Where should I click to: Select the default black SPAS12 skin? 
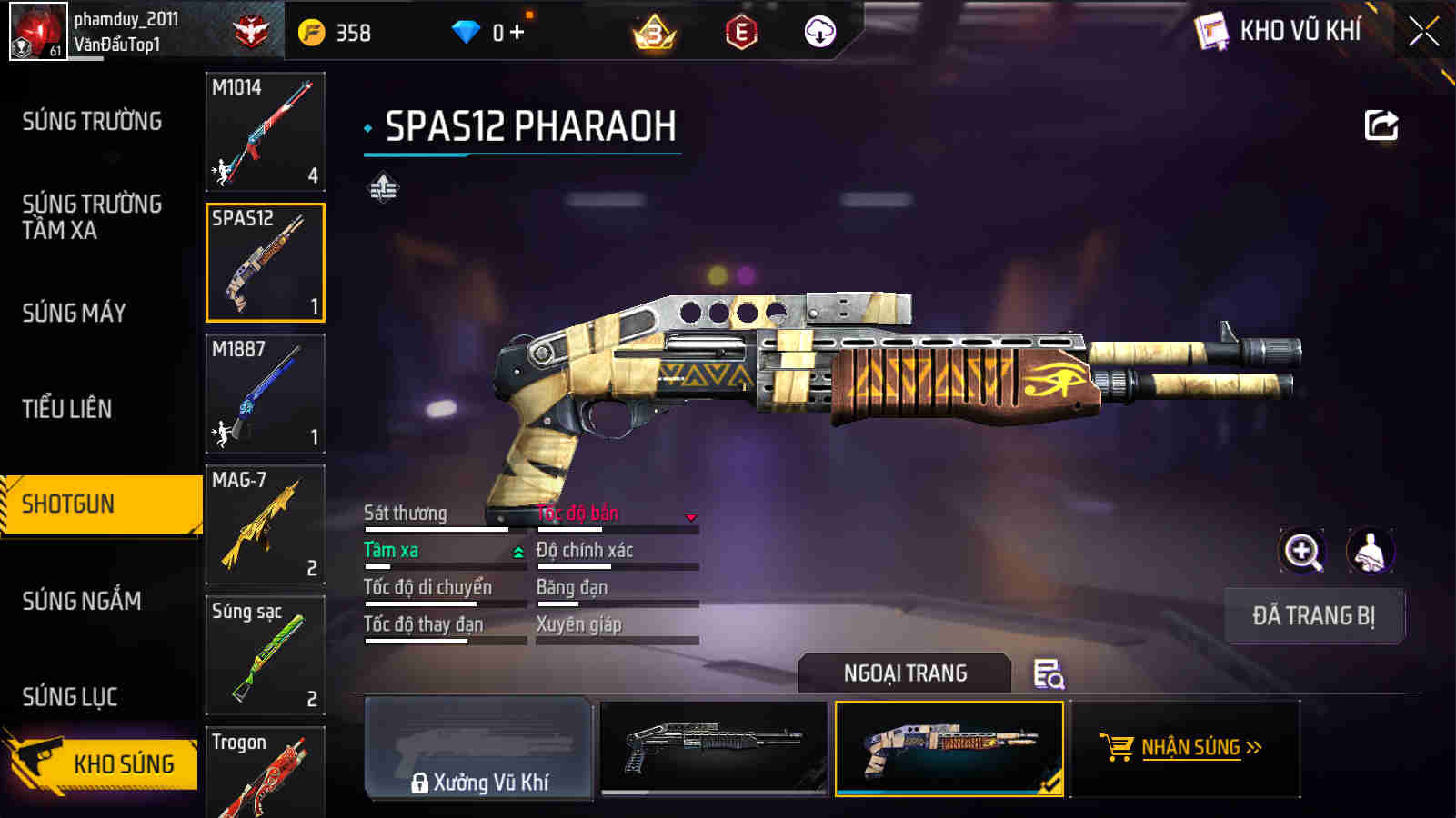tap(714, 747)
